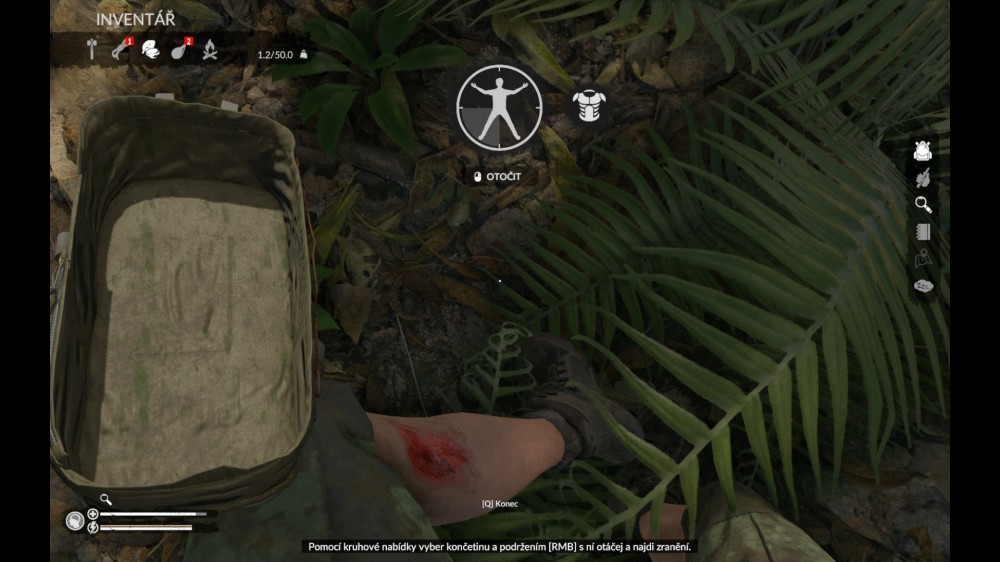Select the axe tools category icon
This screenshot has width=1000, height=562.
click(92, 49)
